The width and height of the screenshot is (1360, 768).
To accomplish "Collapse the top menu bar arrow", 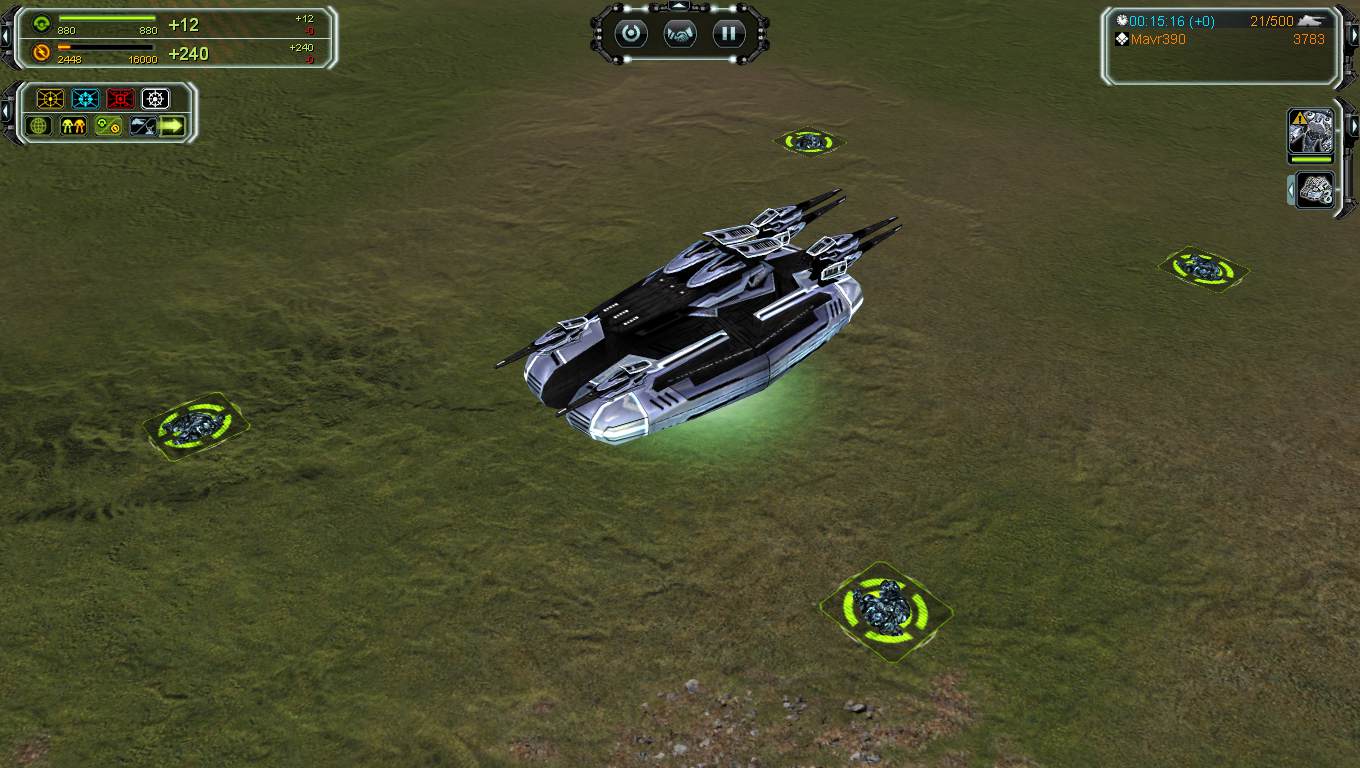I will [x=679, y=7].
